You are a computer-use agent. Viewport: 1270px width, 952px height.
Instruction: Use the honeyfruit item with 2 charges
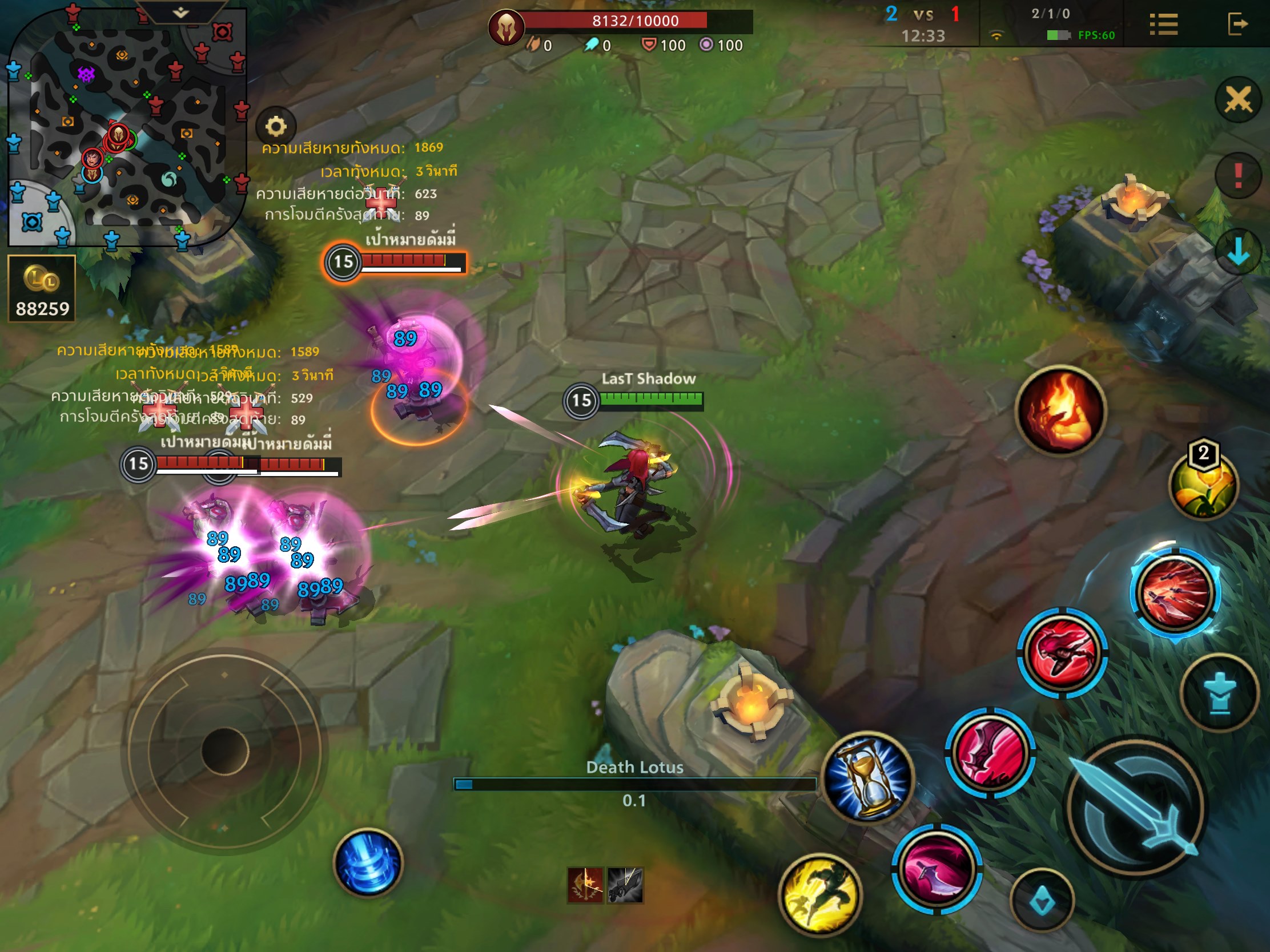[x=1203, y=485]
